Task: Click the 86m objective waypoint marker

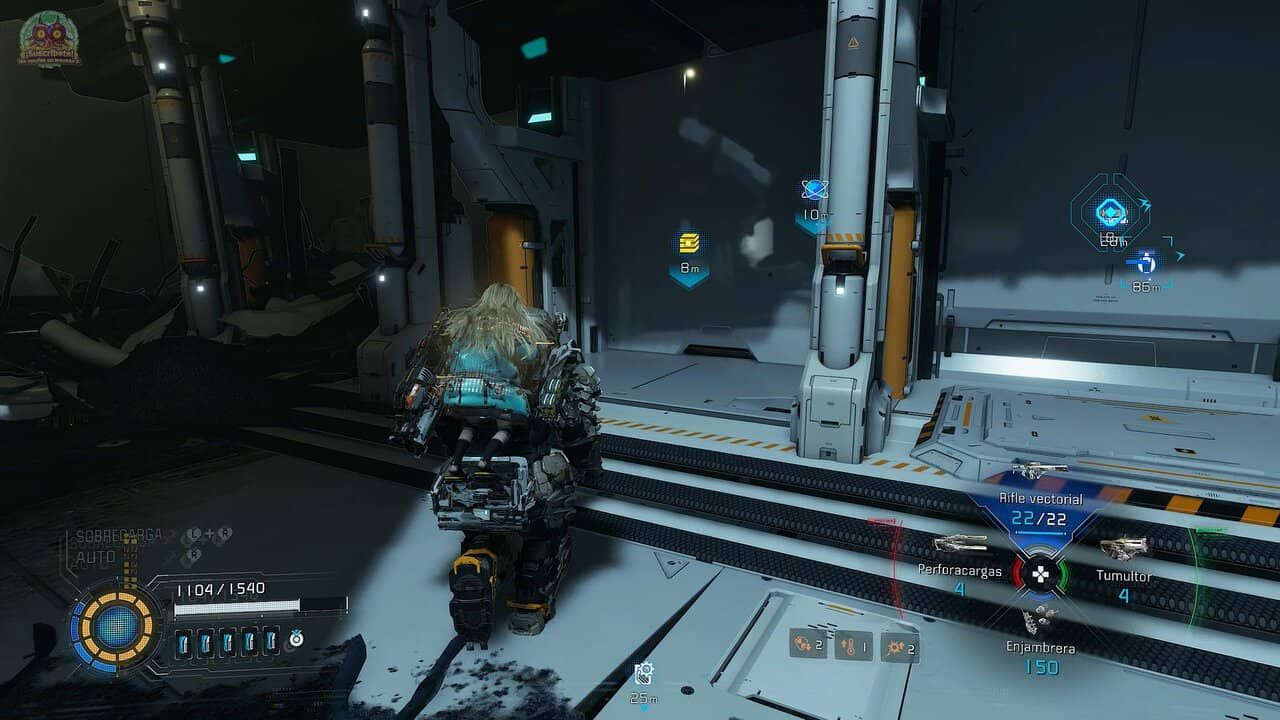Action: [x=1141, y=263]
